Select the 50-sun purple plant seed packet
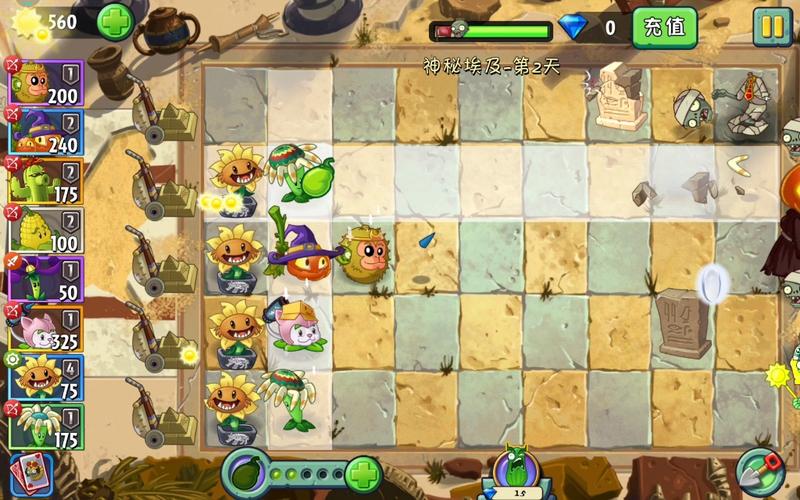 [x=45, y=279]
